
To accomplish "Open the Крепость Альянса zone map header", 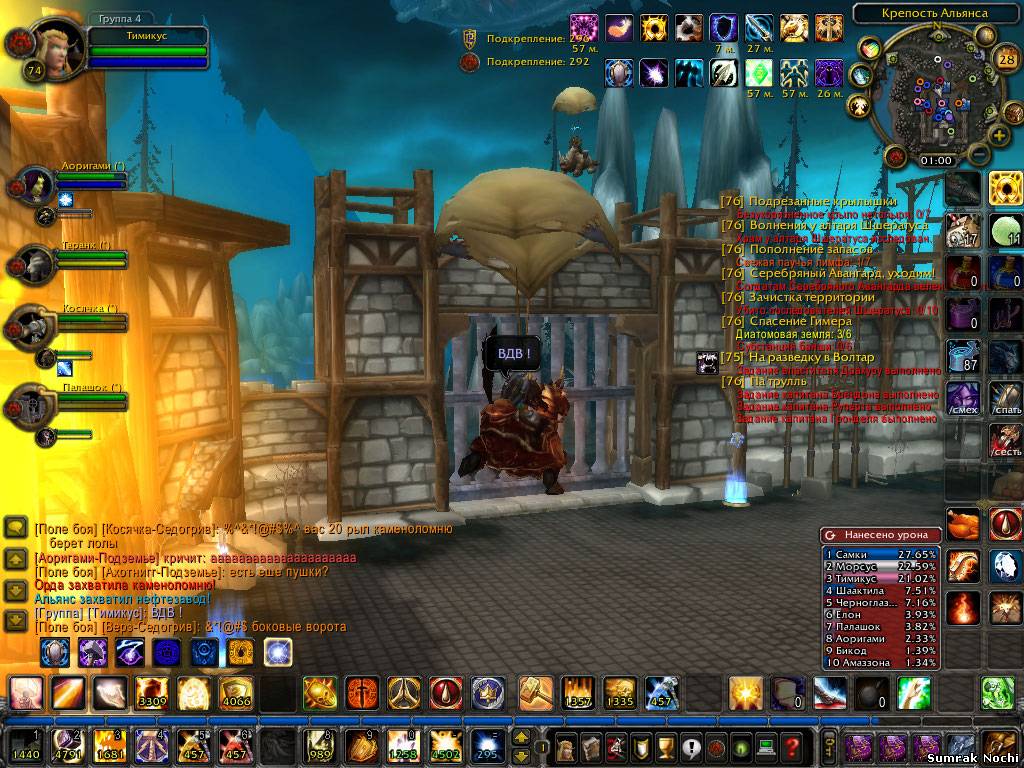I will point(934,13).
